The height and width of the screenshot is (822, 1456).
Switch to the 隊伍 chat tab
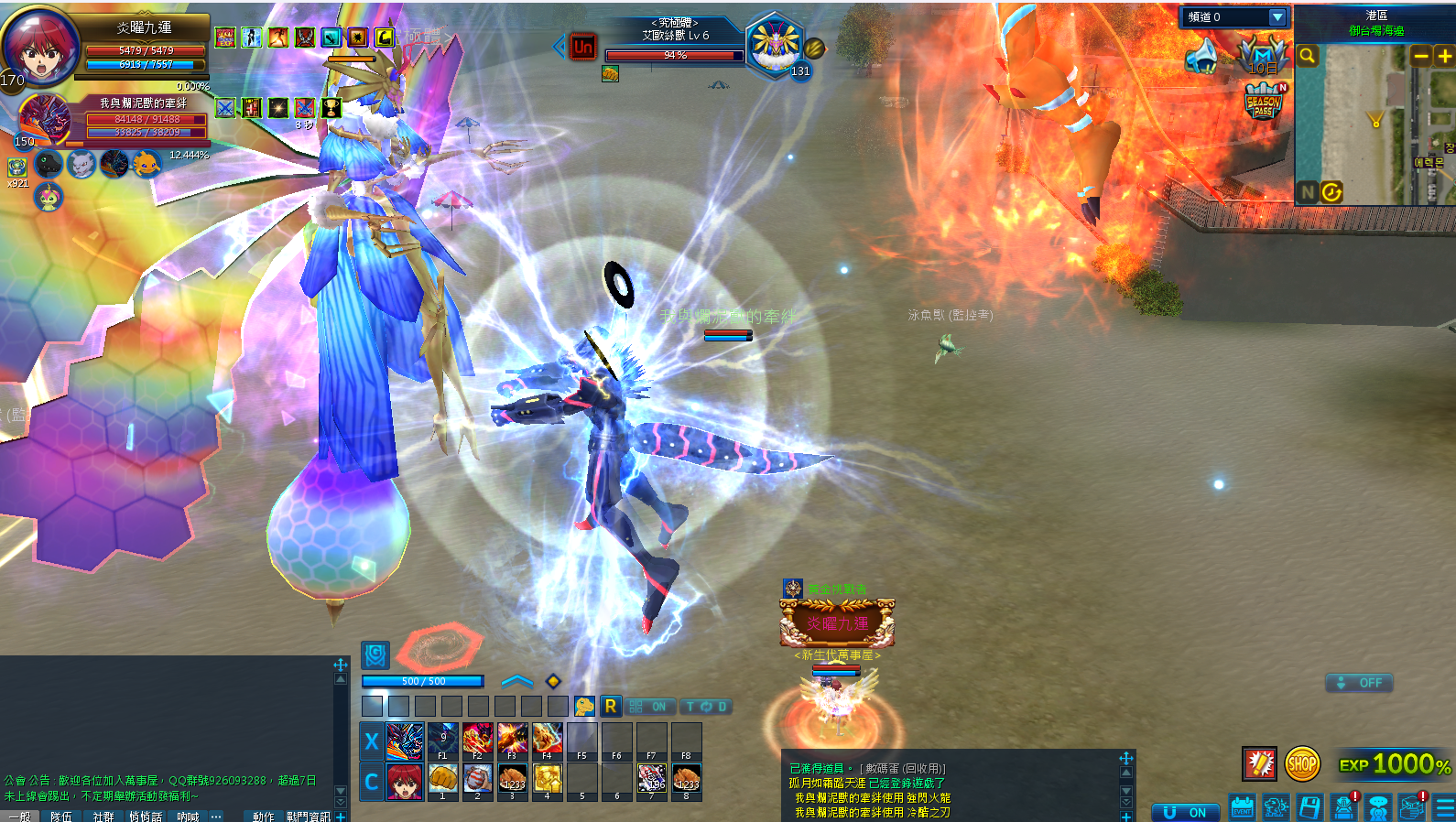tap(60, 816)
